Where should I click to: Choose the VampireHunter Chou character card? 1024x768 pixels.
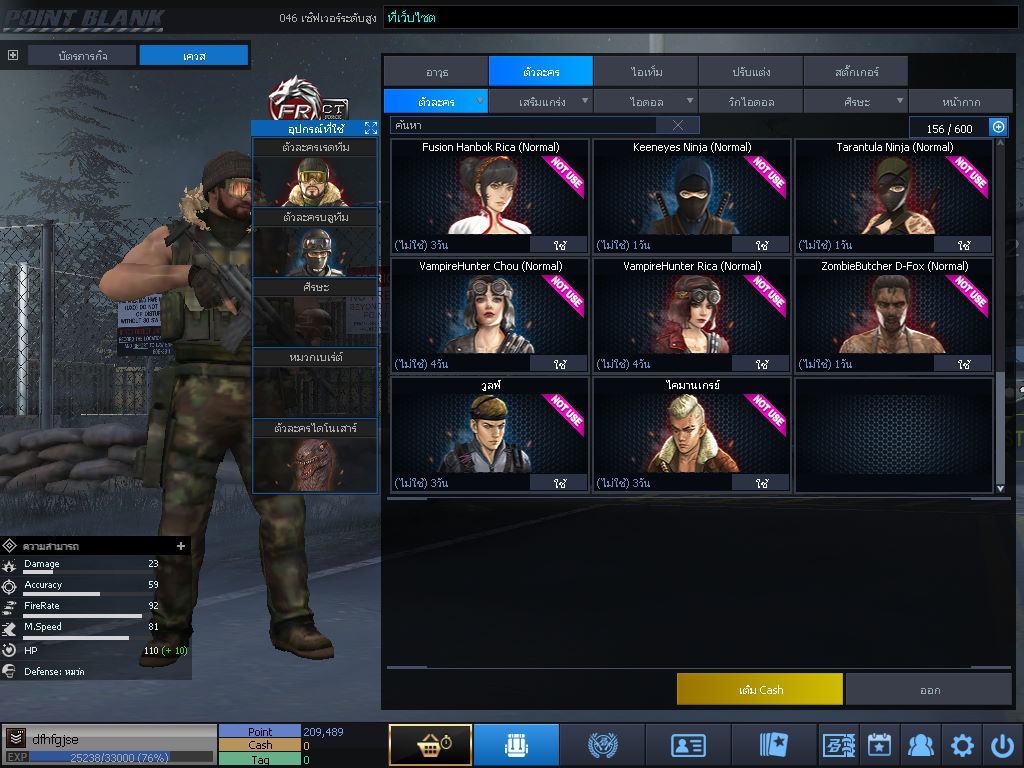489,313
